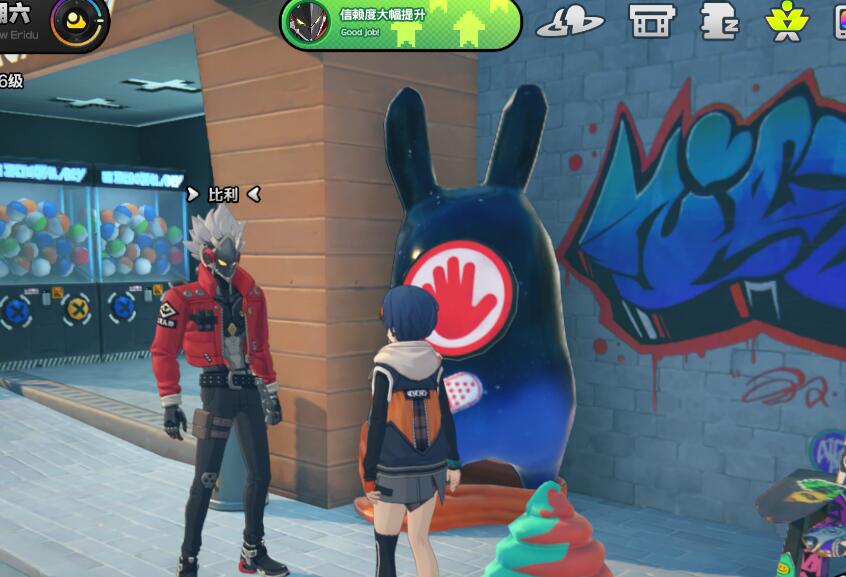Open the notebook icon marked with Z
Screen dimensions: 846x577
[719, 21]
